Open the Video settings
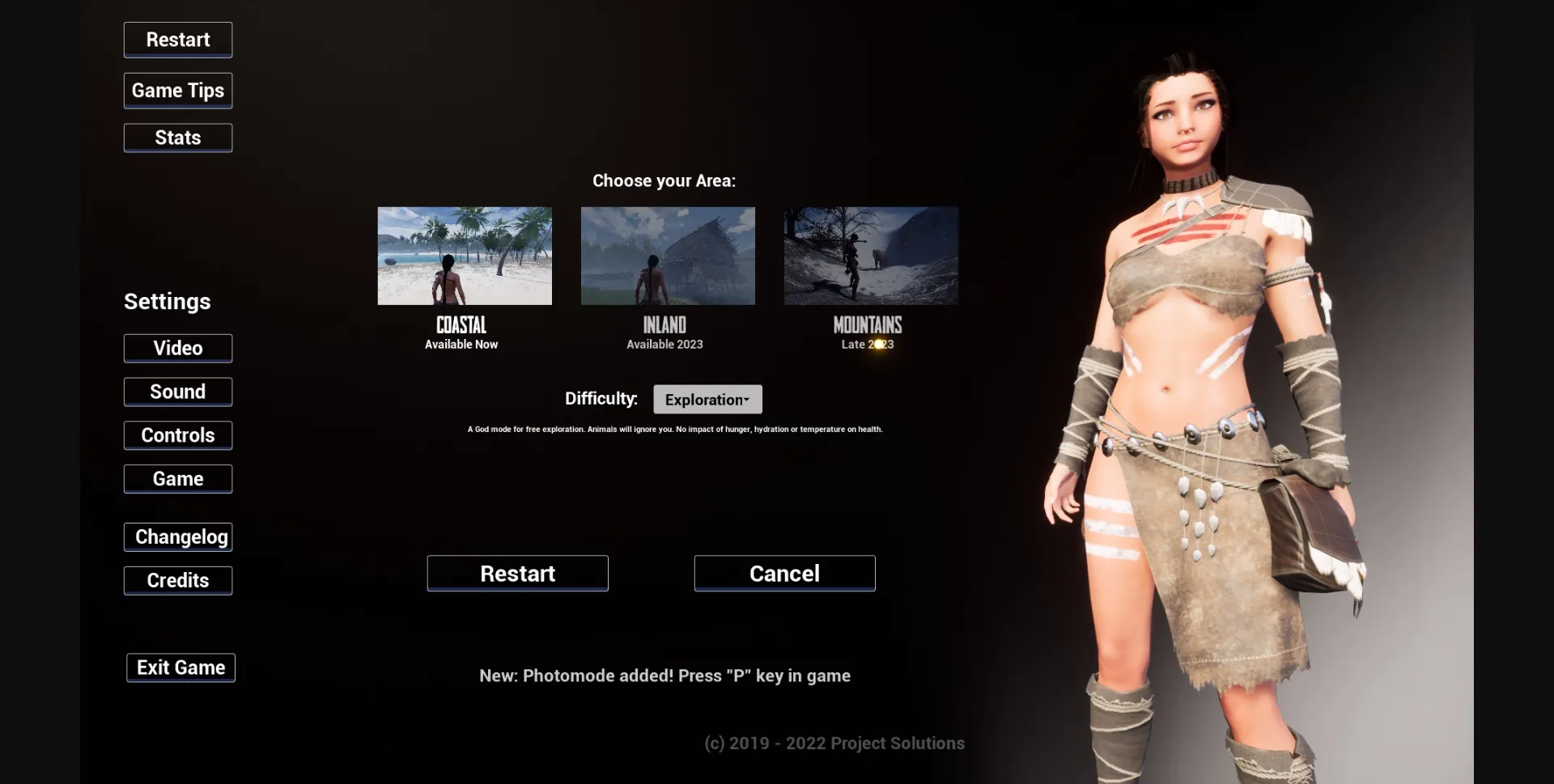Viewport: 1554px width, 784px height. 177,348
